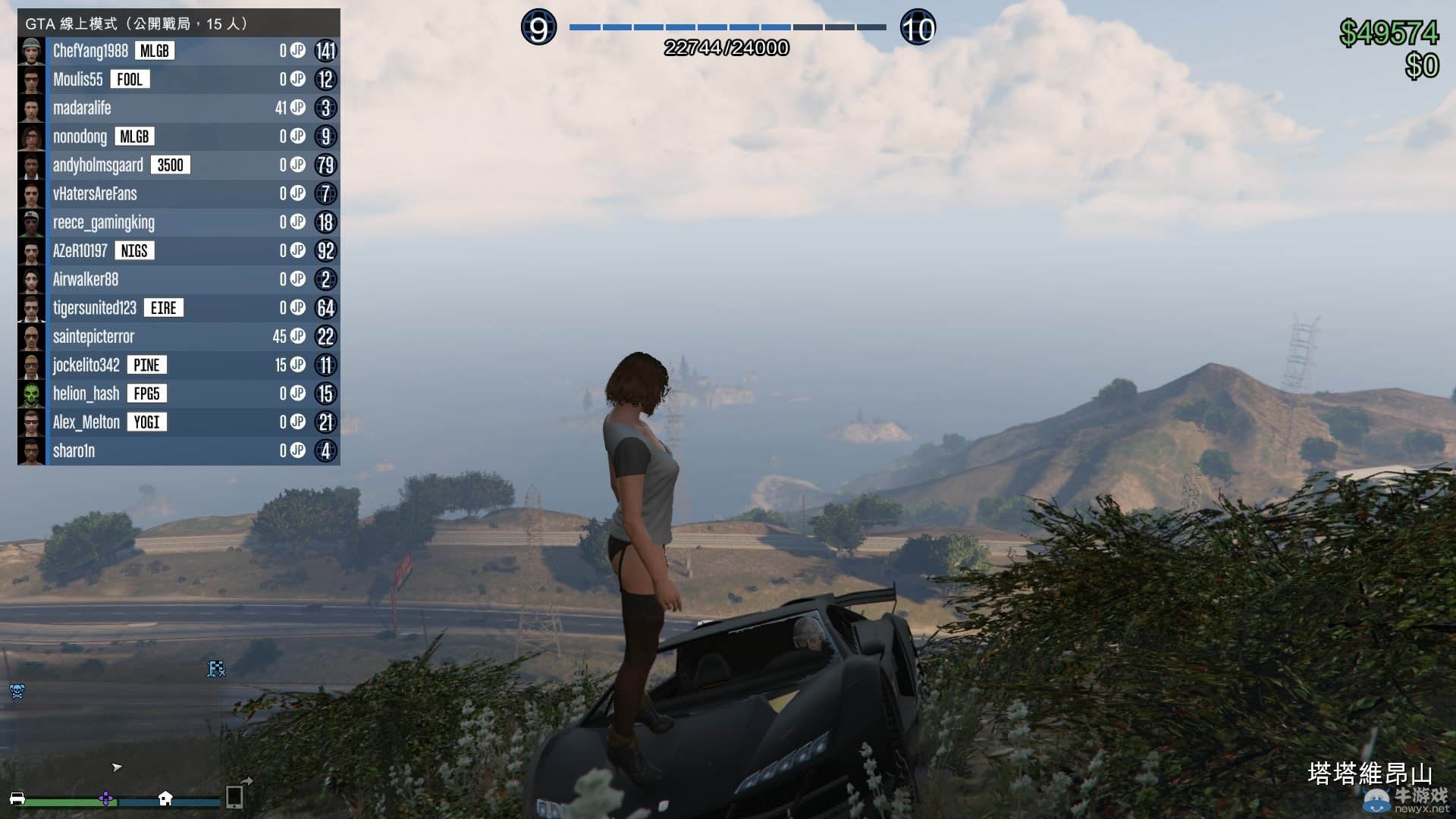
Task: Click the rank 9 globe badge
Action: pos(538,27)
